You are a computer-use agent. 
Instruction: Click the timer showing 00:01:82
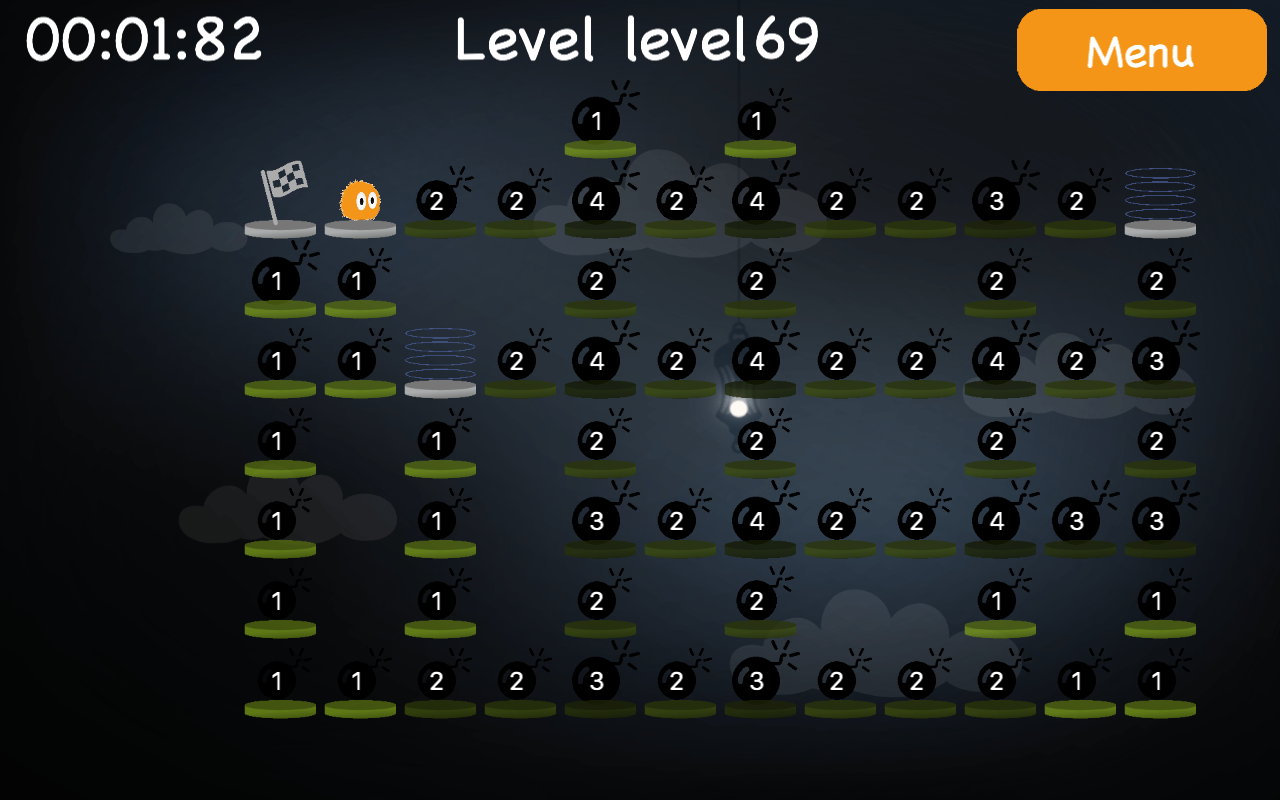(x=143, y=38)
